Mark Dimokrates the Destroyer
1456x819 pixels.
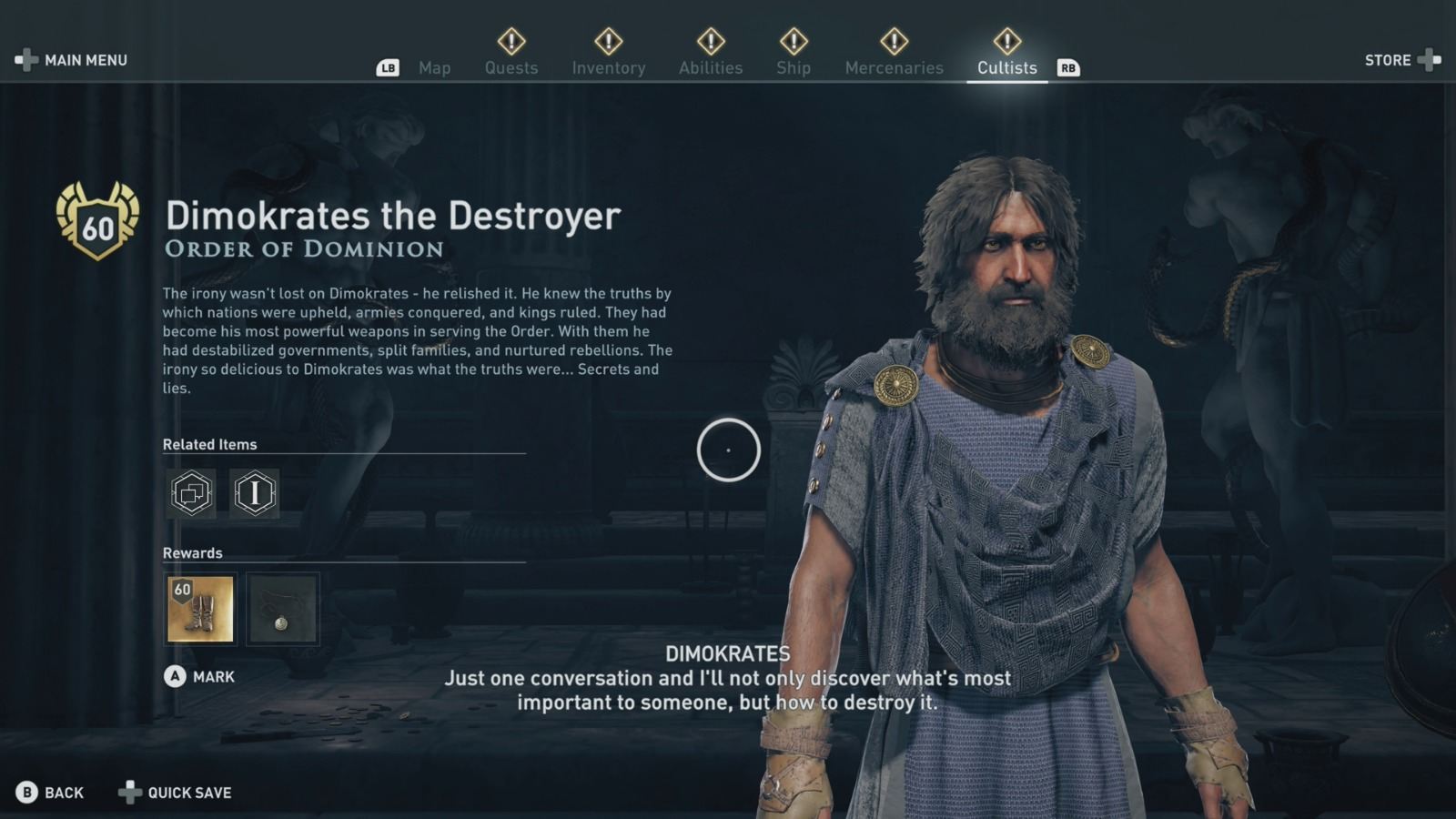[x=210, y=676]
